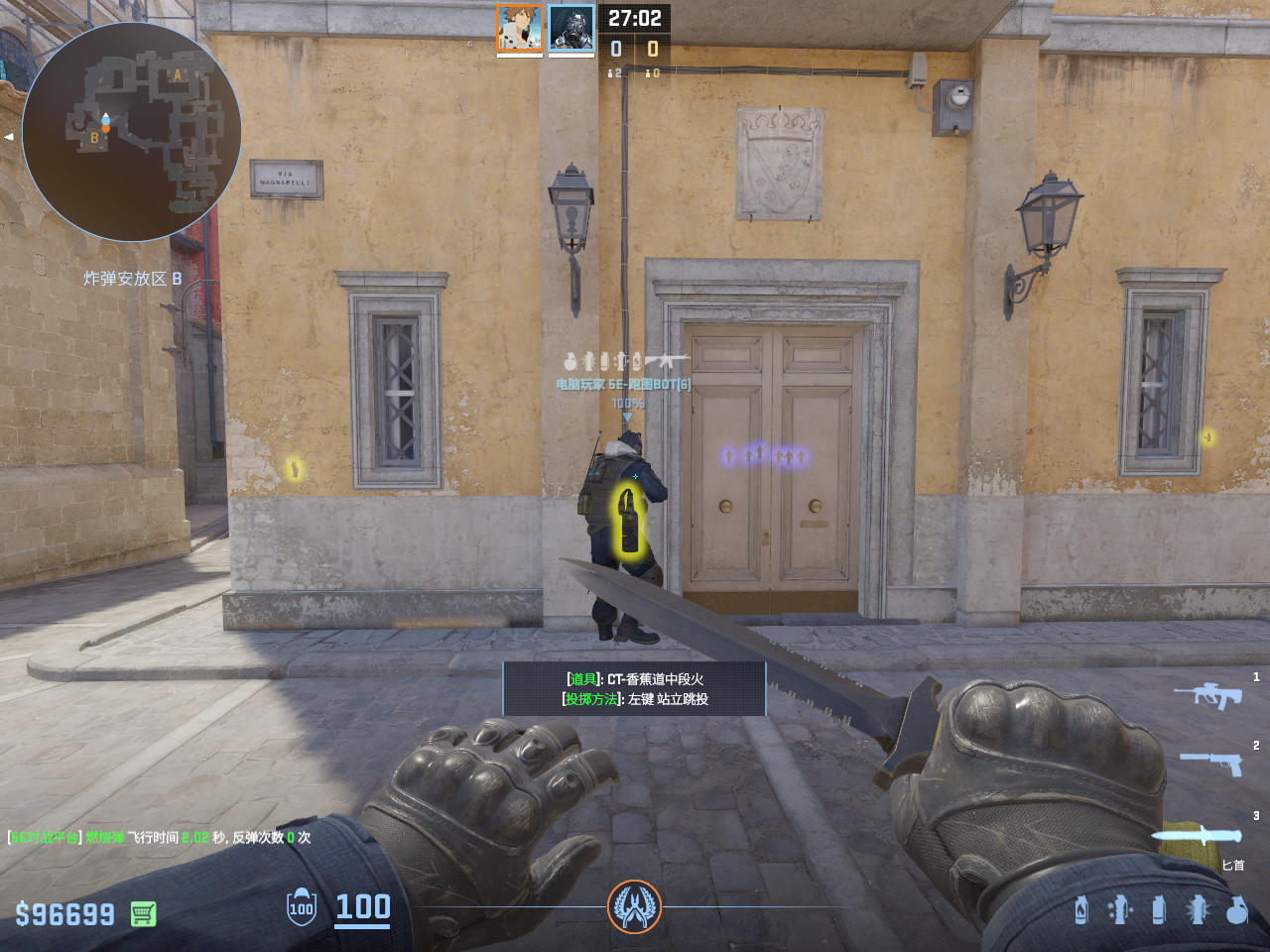Click the Counter-Terrorist team emblem
Viewport: 1270px width, 952px height.
pyautogui.click(x=634, y=906)
